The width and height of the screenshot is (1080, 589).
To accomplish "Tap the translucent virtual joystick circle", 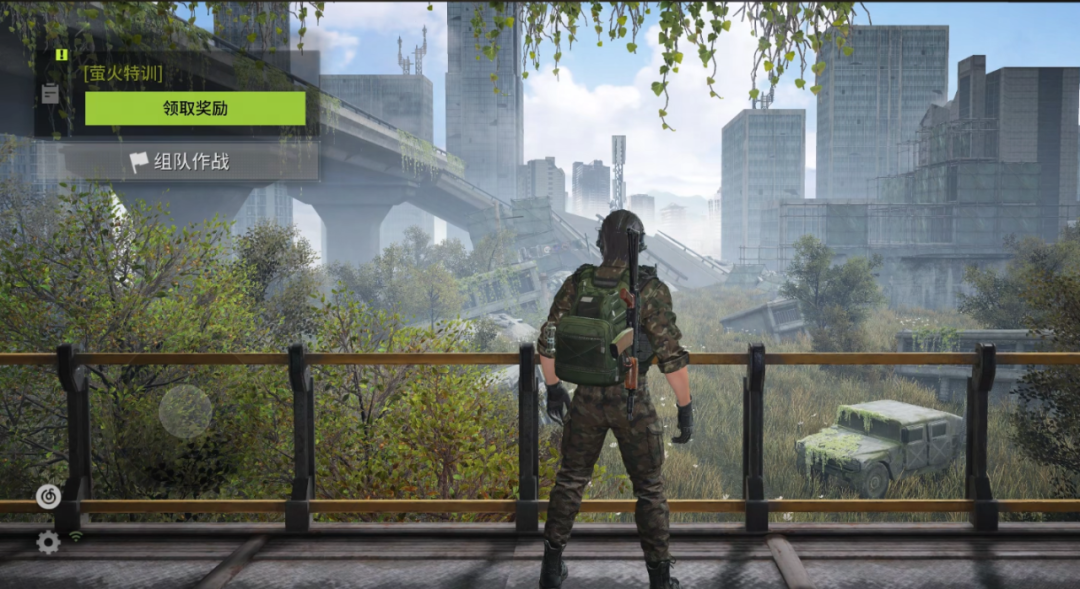I will coord(185,411).
